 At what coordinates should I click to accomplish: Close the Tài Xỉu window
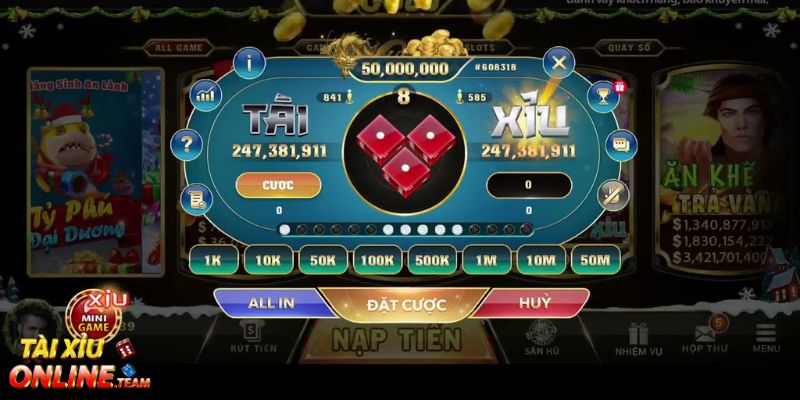(558, 64)
